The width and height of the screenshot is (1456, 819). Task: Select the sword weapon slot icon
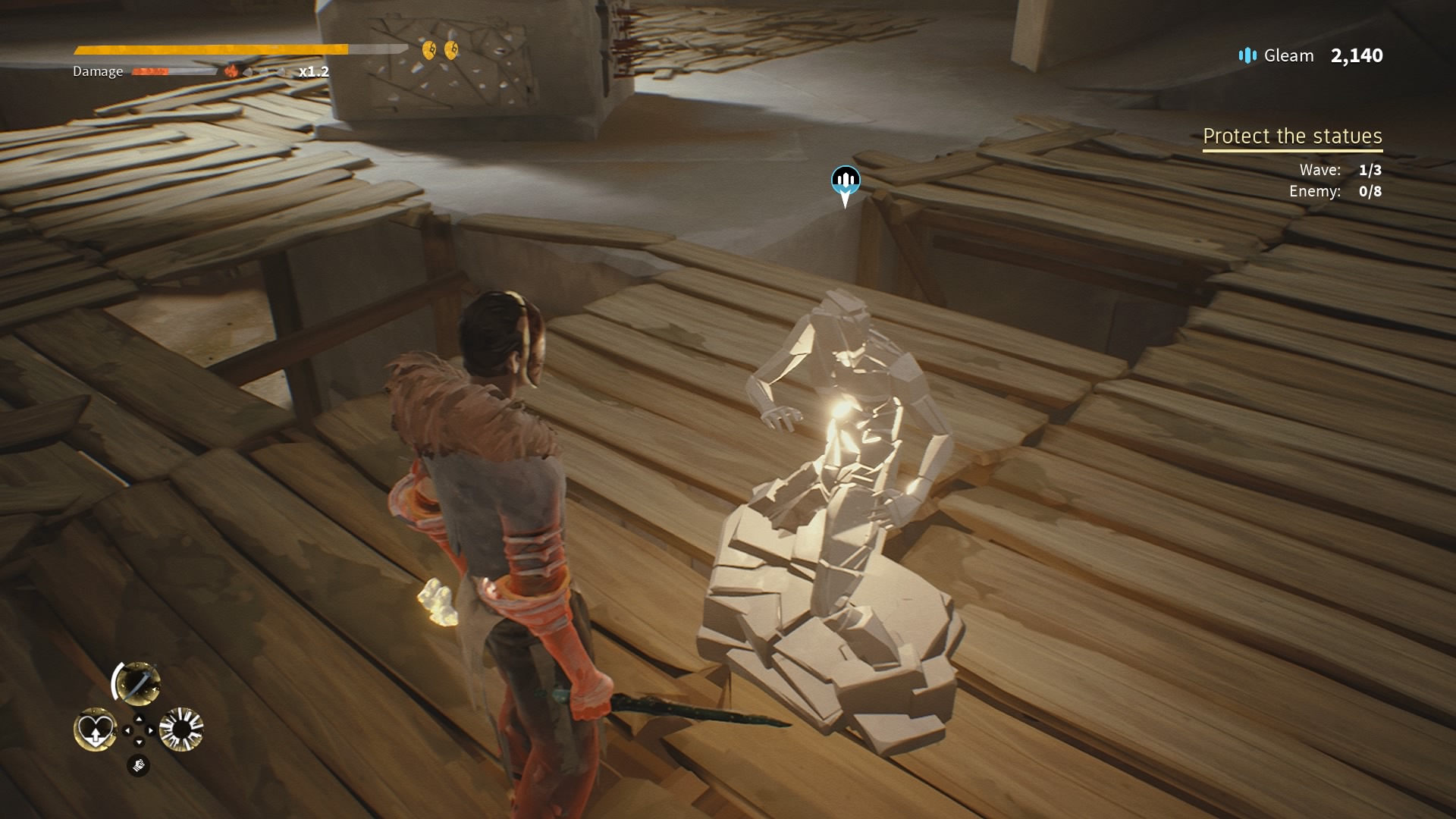[138, 682]
